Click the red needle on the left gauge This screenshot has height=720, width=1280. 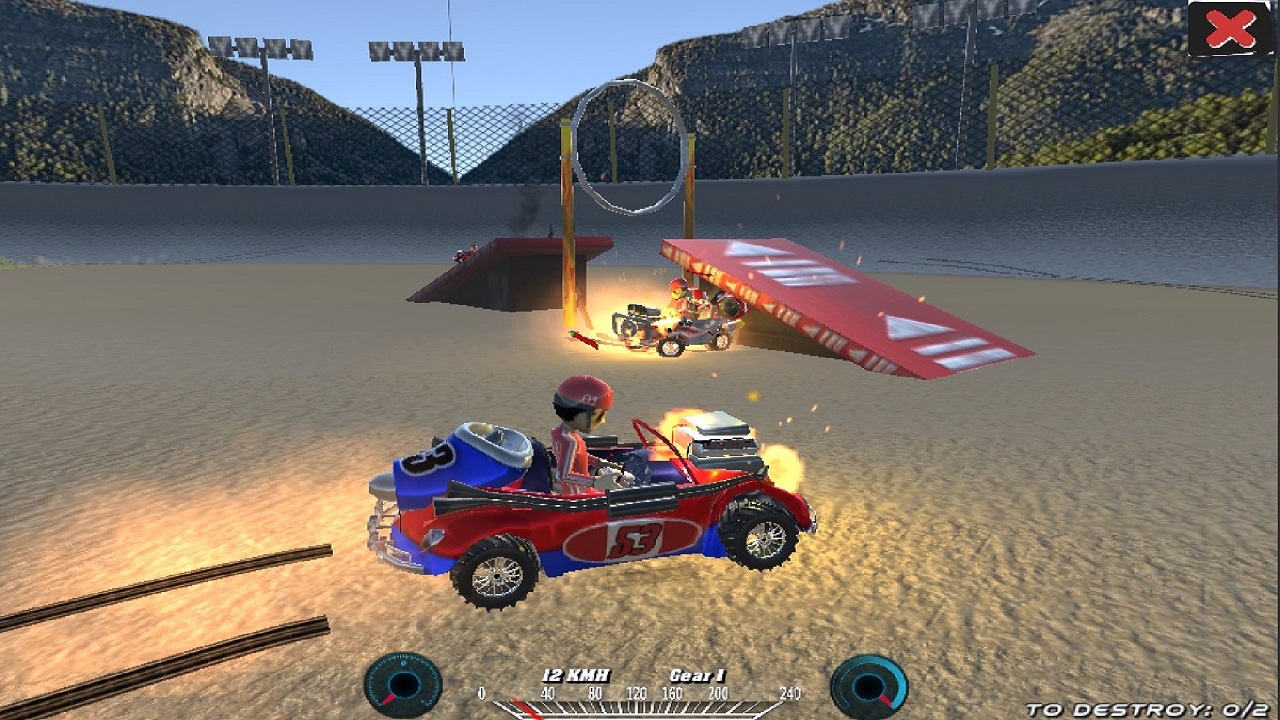[388, 697]
